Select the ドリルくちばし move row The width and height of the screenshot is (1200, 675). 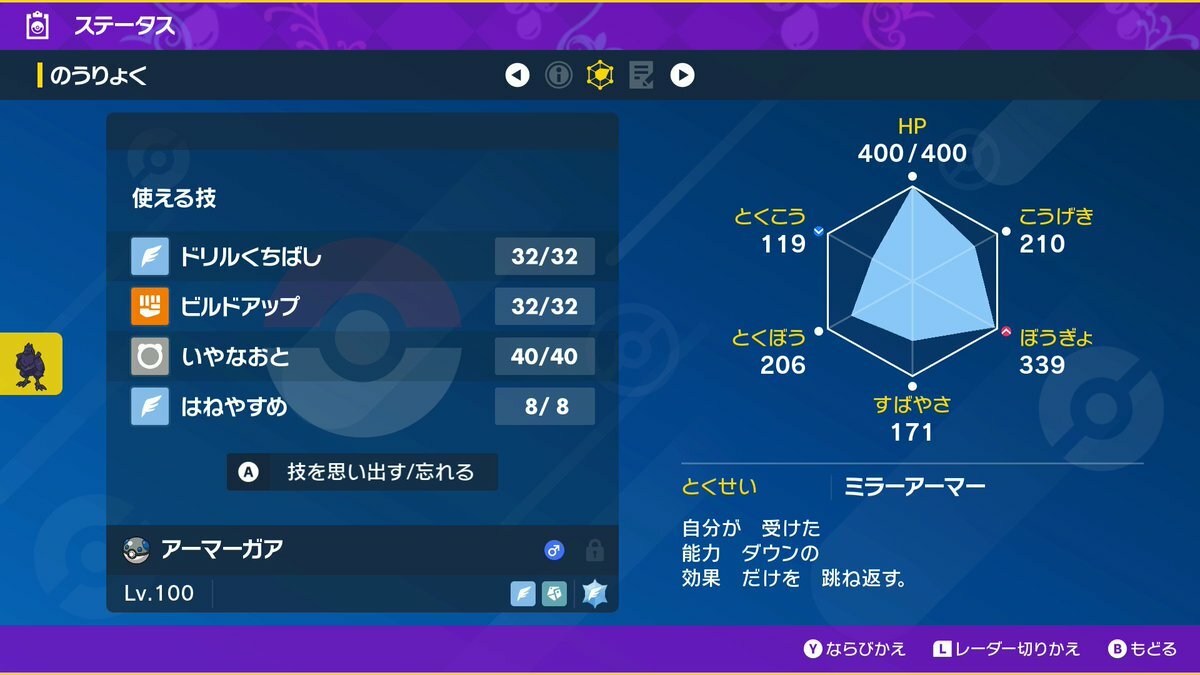point(362,257)
